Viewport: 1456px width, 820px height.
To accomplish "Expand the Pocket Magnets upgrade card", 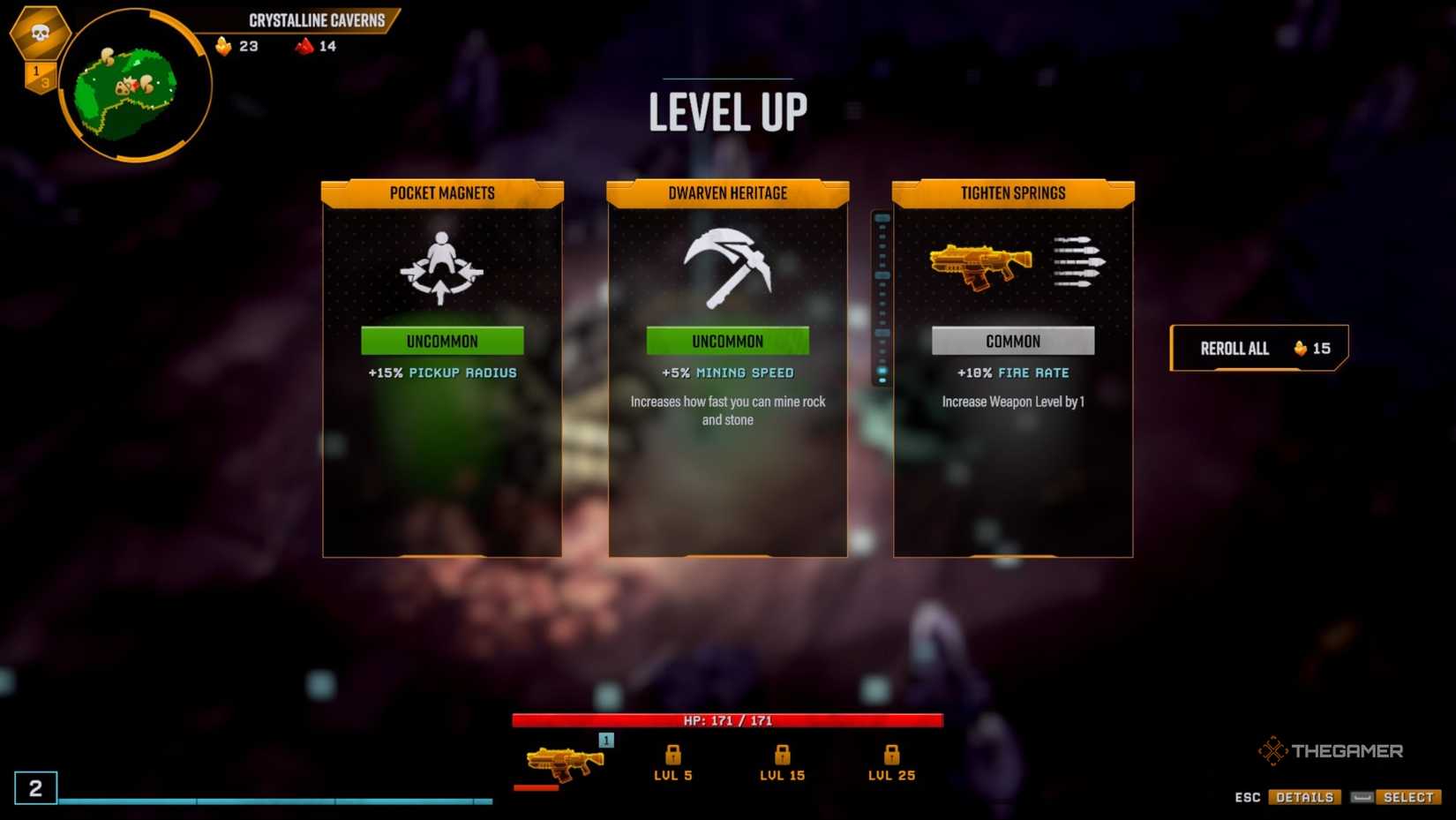I will tap(441, 371).
